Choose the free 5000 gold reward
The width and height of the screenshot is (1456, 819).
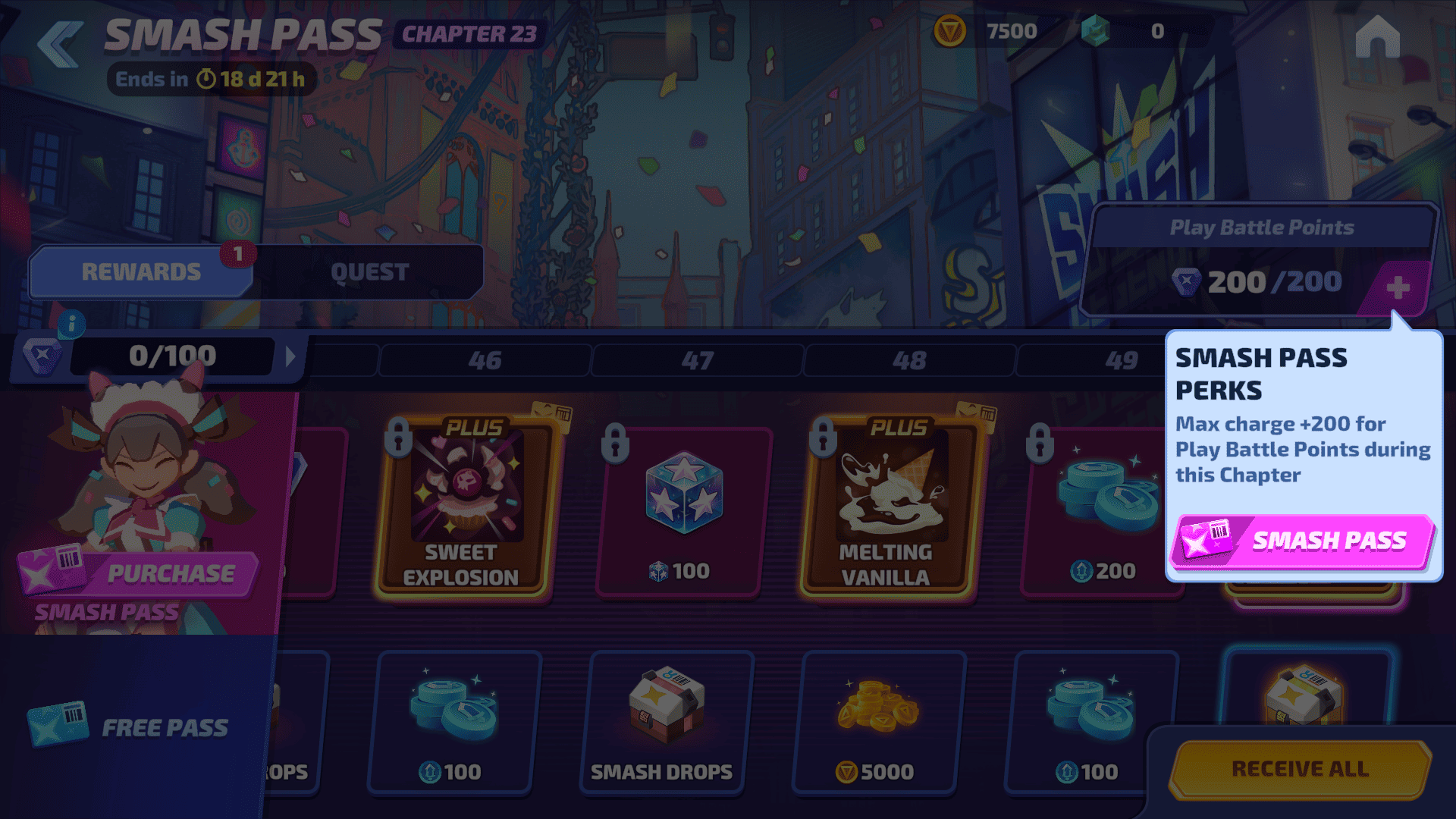tap(878, 722)
